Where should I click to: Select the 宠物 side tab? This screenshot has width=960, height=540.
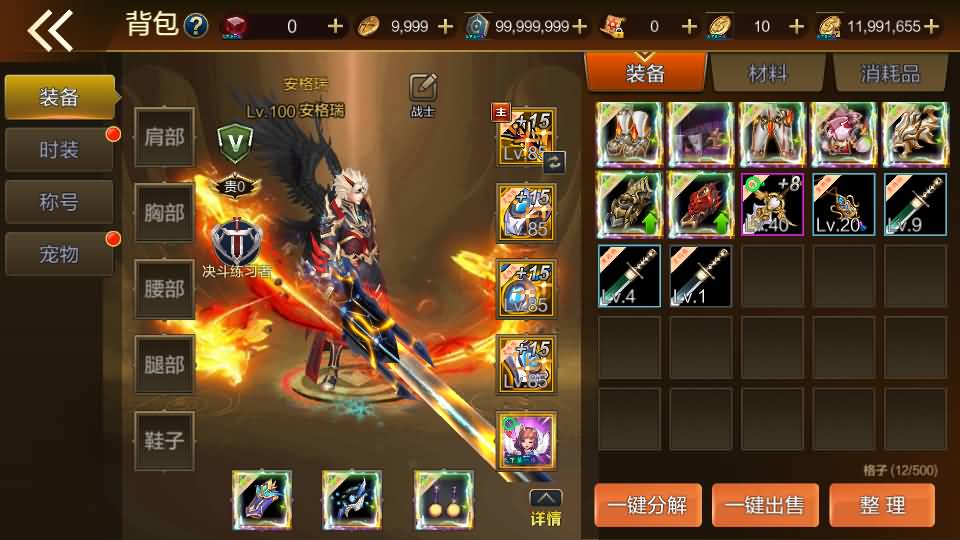[60, 254]
